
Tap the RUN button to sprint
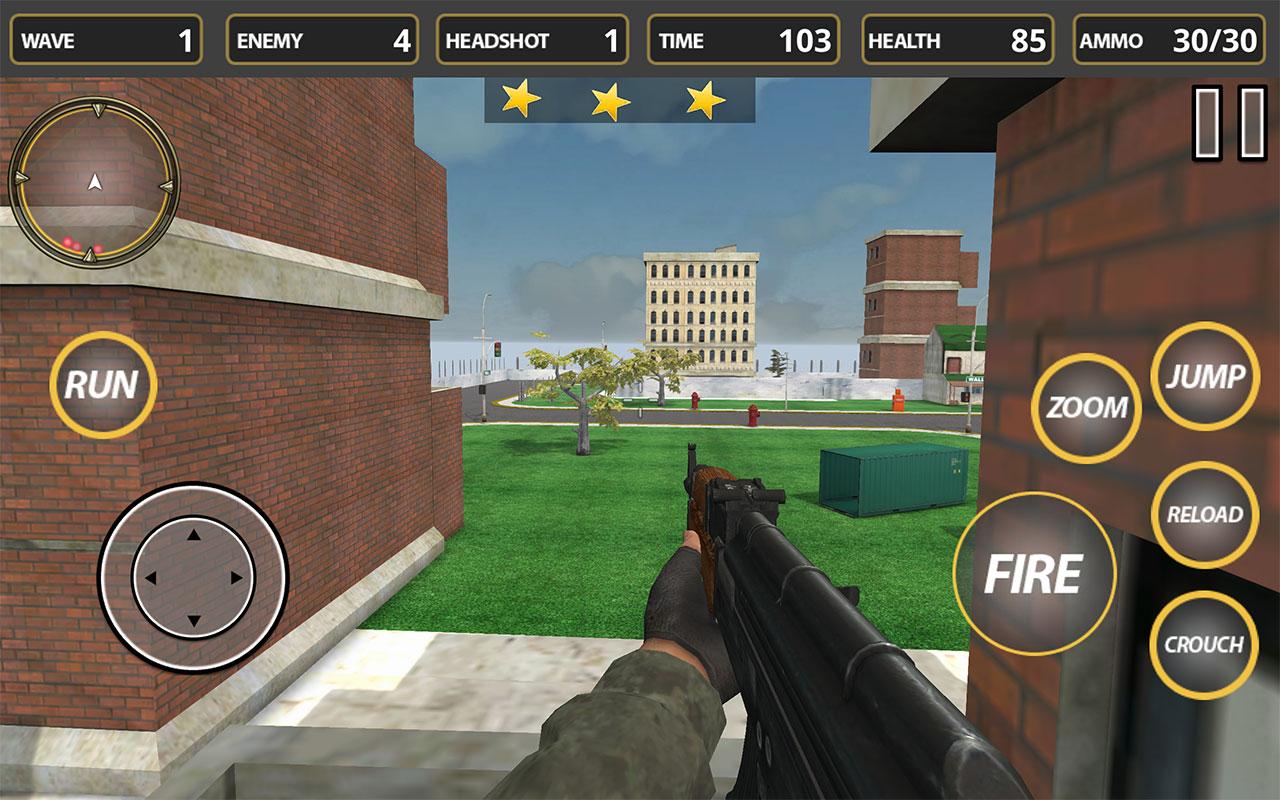coord(103,381)
